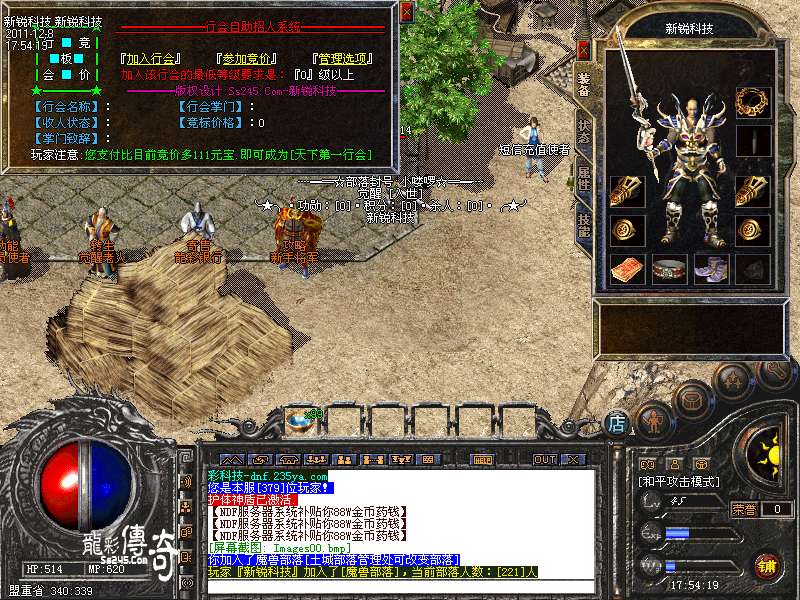Open the 属性 (attributes) tab
800x600 pixels.
point(584,178)
